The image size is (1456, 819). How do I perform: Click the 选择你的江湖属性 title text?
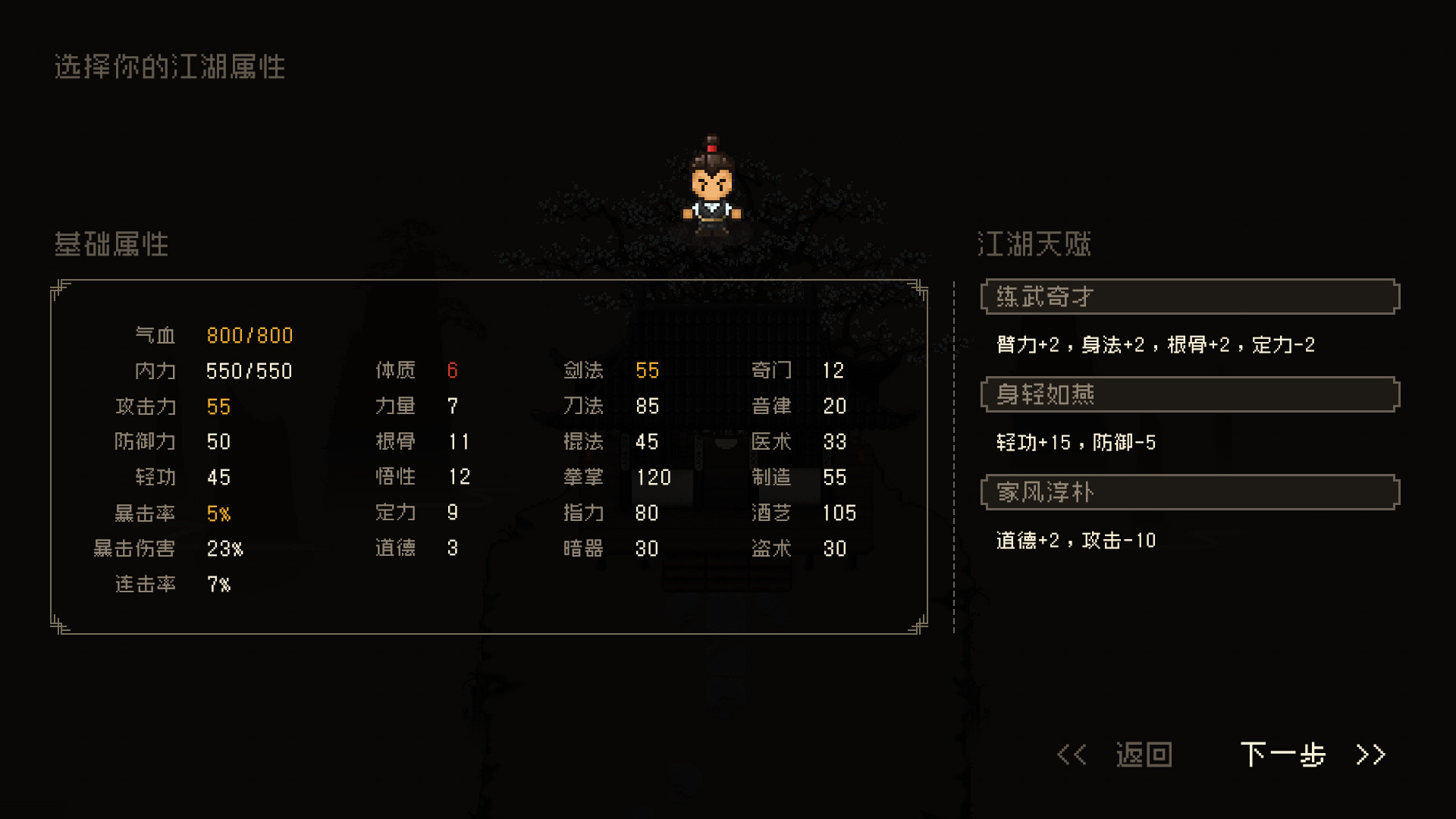pos(170,67)
